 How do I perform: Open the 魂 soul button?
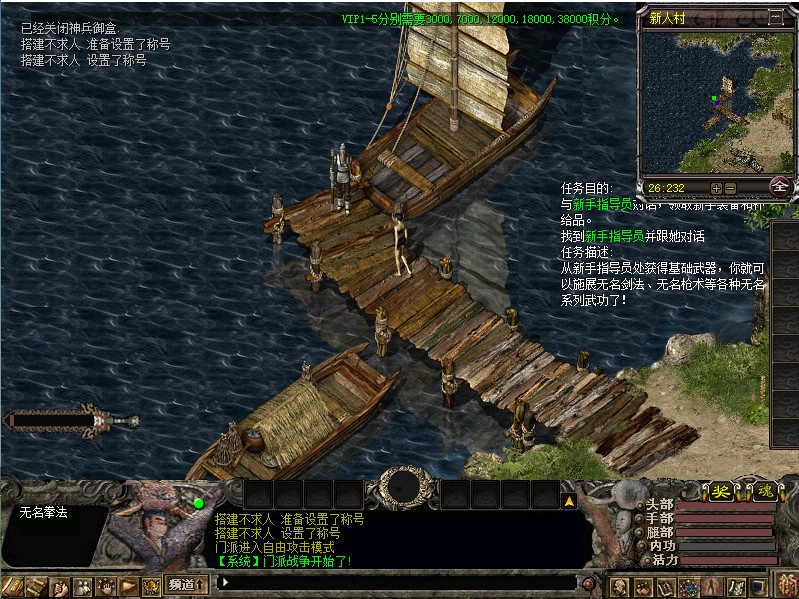(x=764, y=492)
